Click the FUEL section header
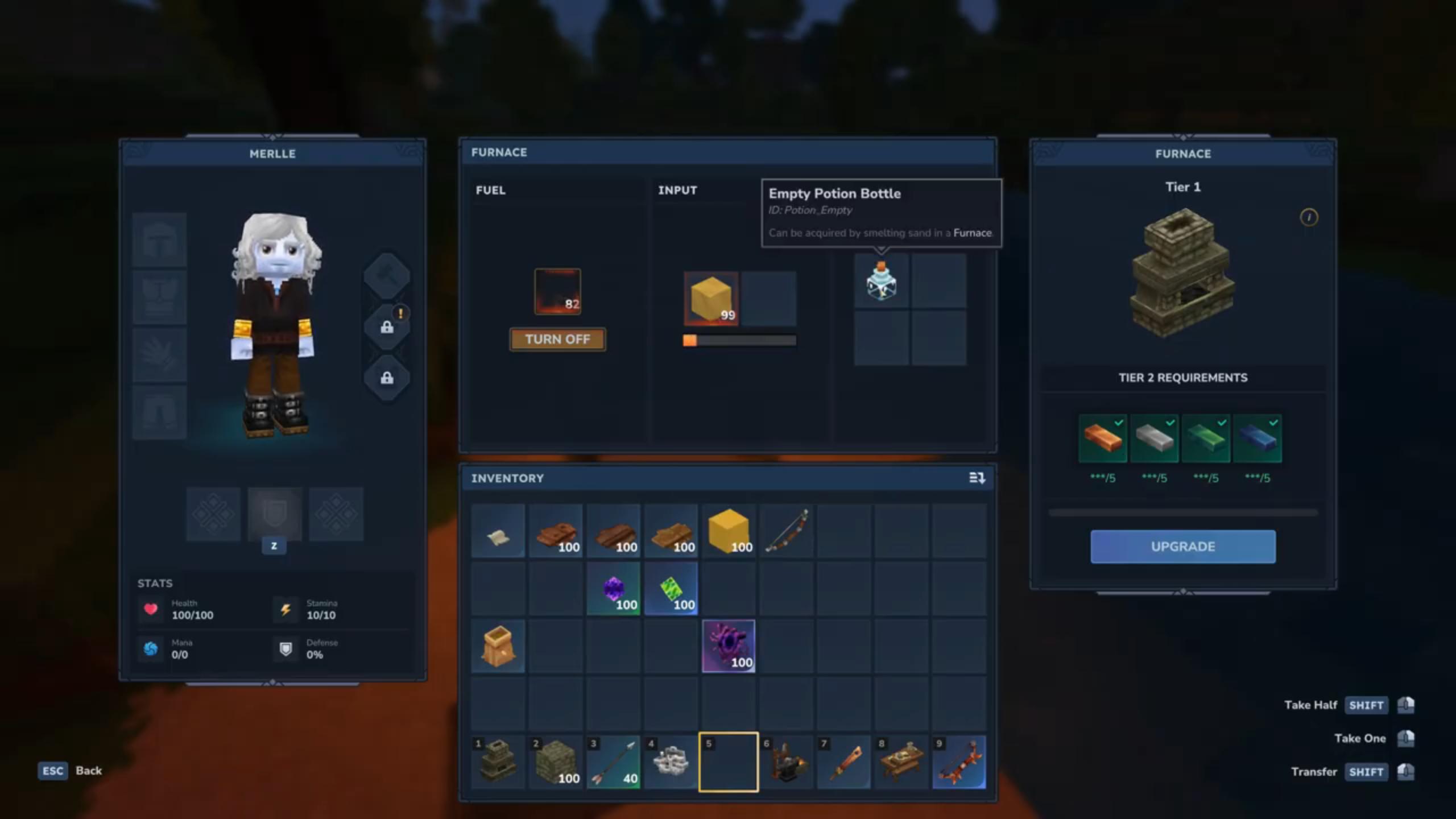 (489, 190)
